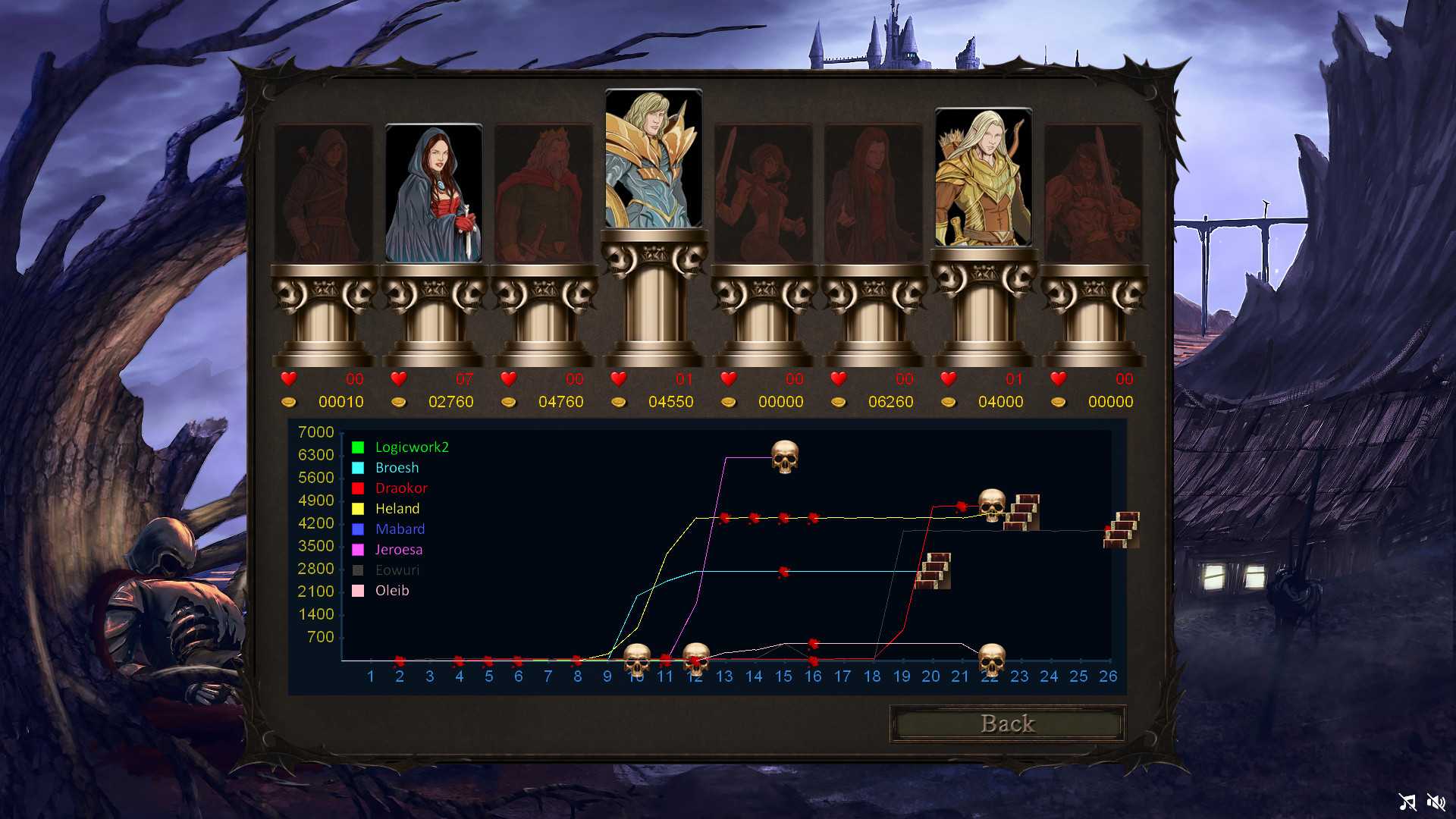Select the blonde elf archer portrait
Viewport: 1456px width, 819px height.
pos(984,178)
